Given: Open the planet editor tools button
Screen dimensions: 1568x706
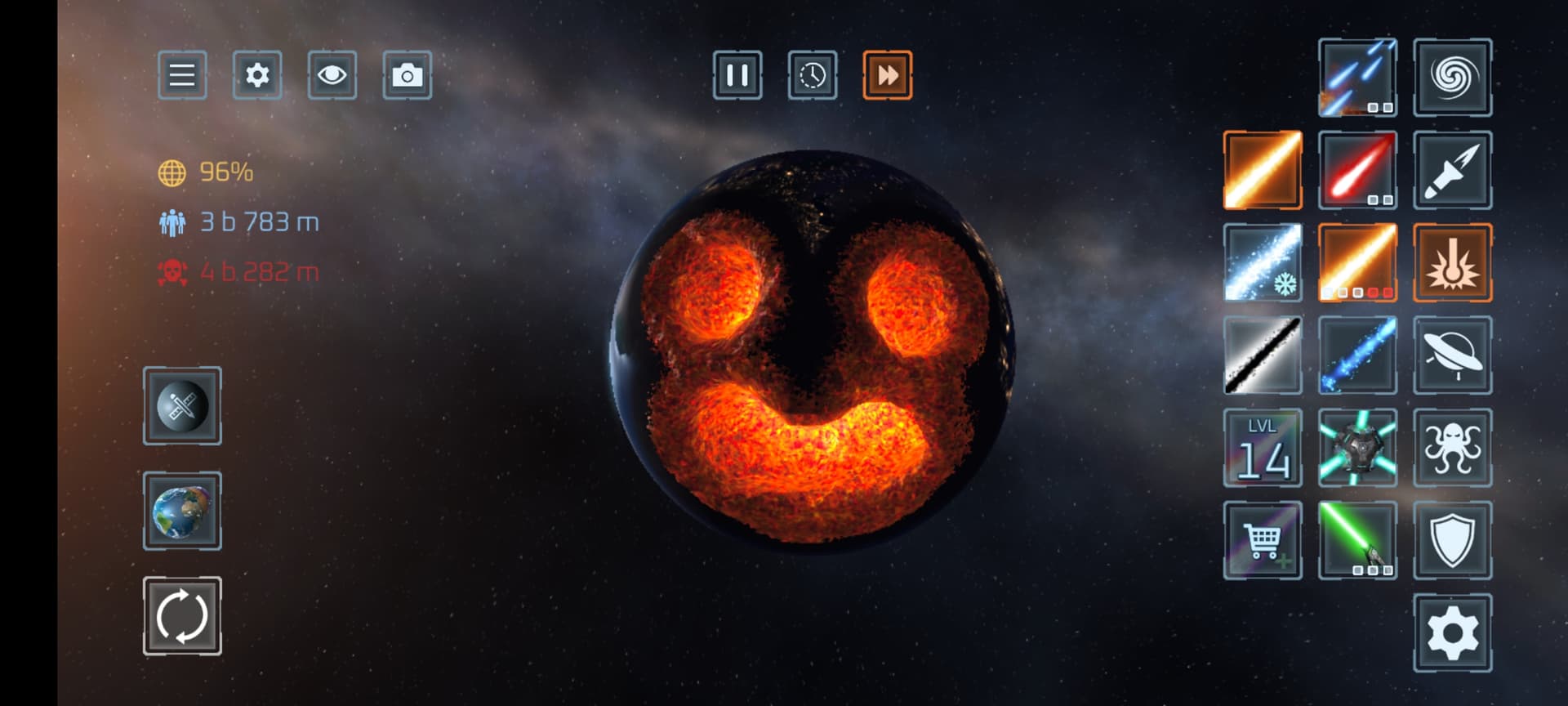Looking at the screenshot, I should click(182, 406).
